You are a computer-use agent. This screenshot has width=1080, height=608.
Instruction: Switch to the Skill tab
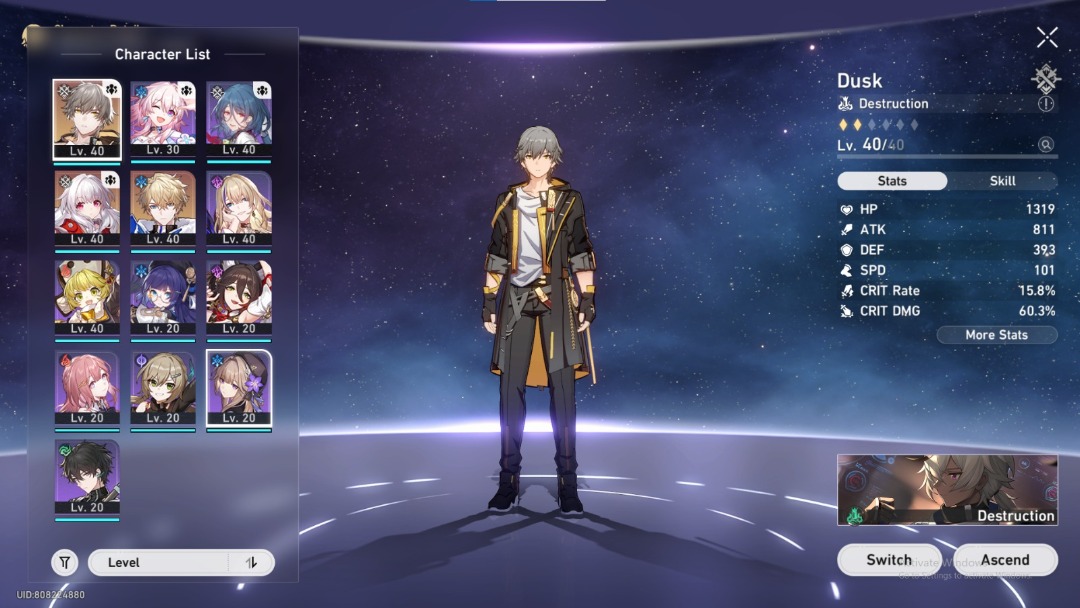pos(1002,181)
